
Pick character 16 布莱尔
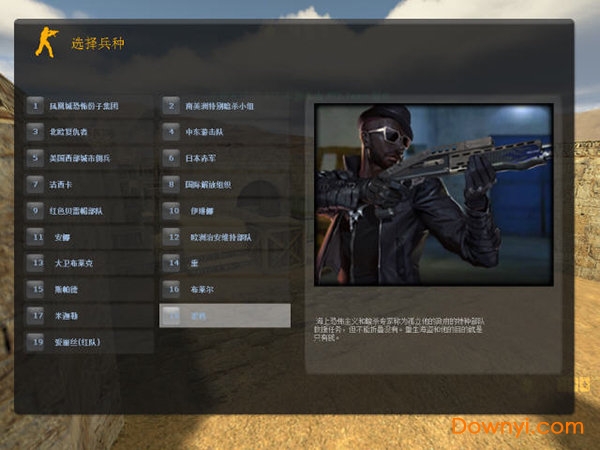(224, 289)
